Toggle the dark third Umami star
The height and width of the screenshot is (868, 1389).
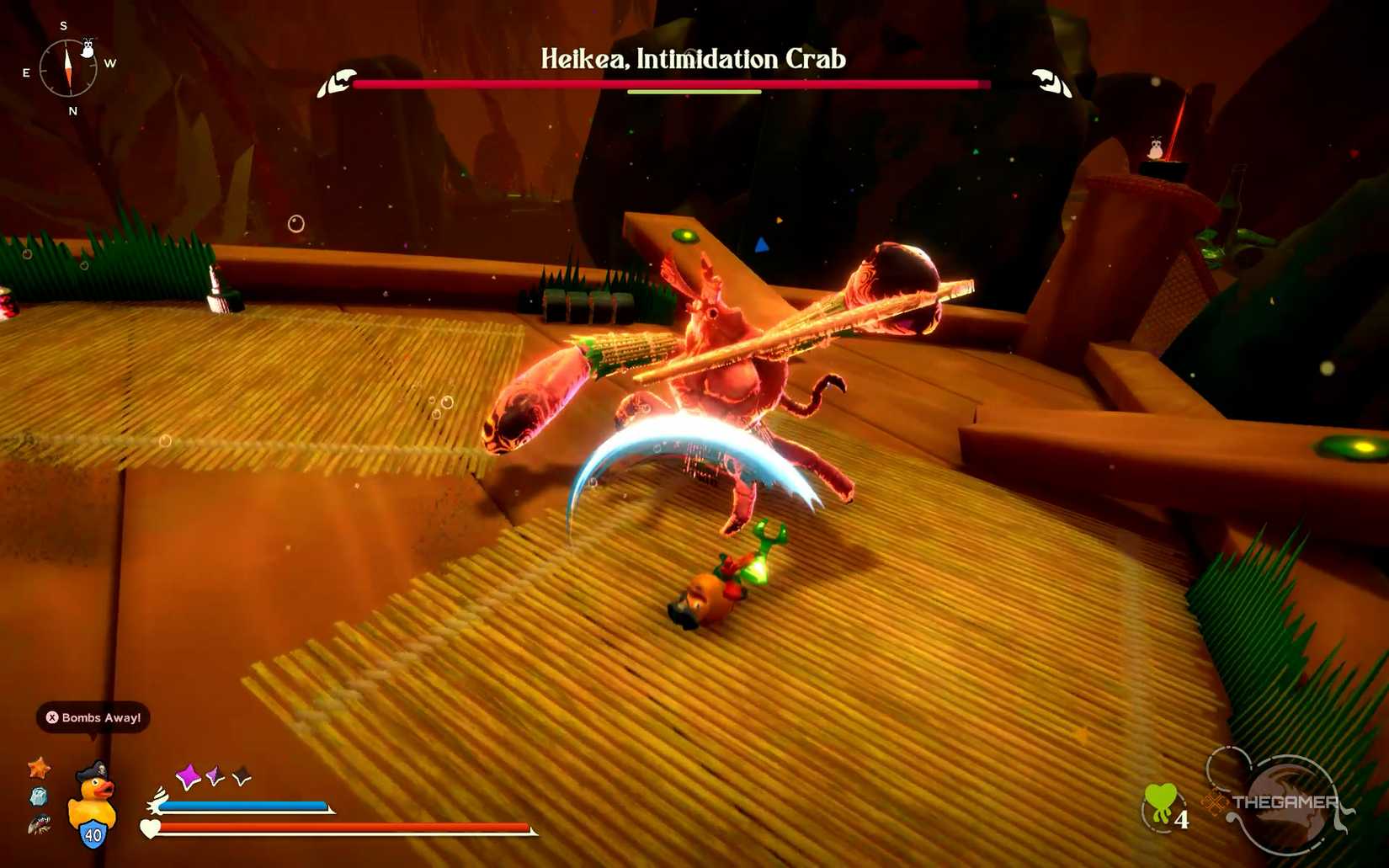(x=241, y=776)
